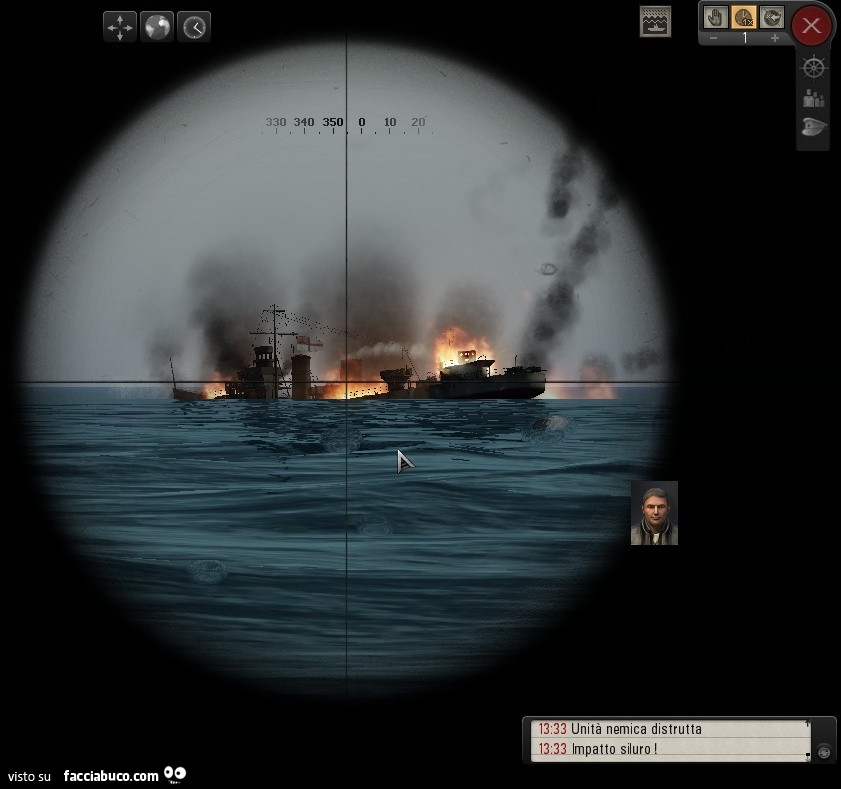Select the 1x time compression clock
The width and height of the screenshot is (841, 789).
[x=743, y=17]
